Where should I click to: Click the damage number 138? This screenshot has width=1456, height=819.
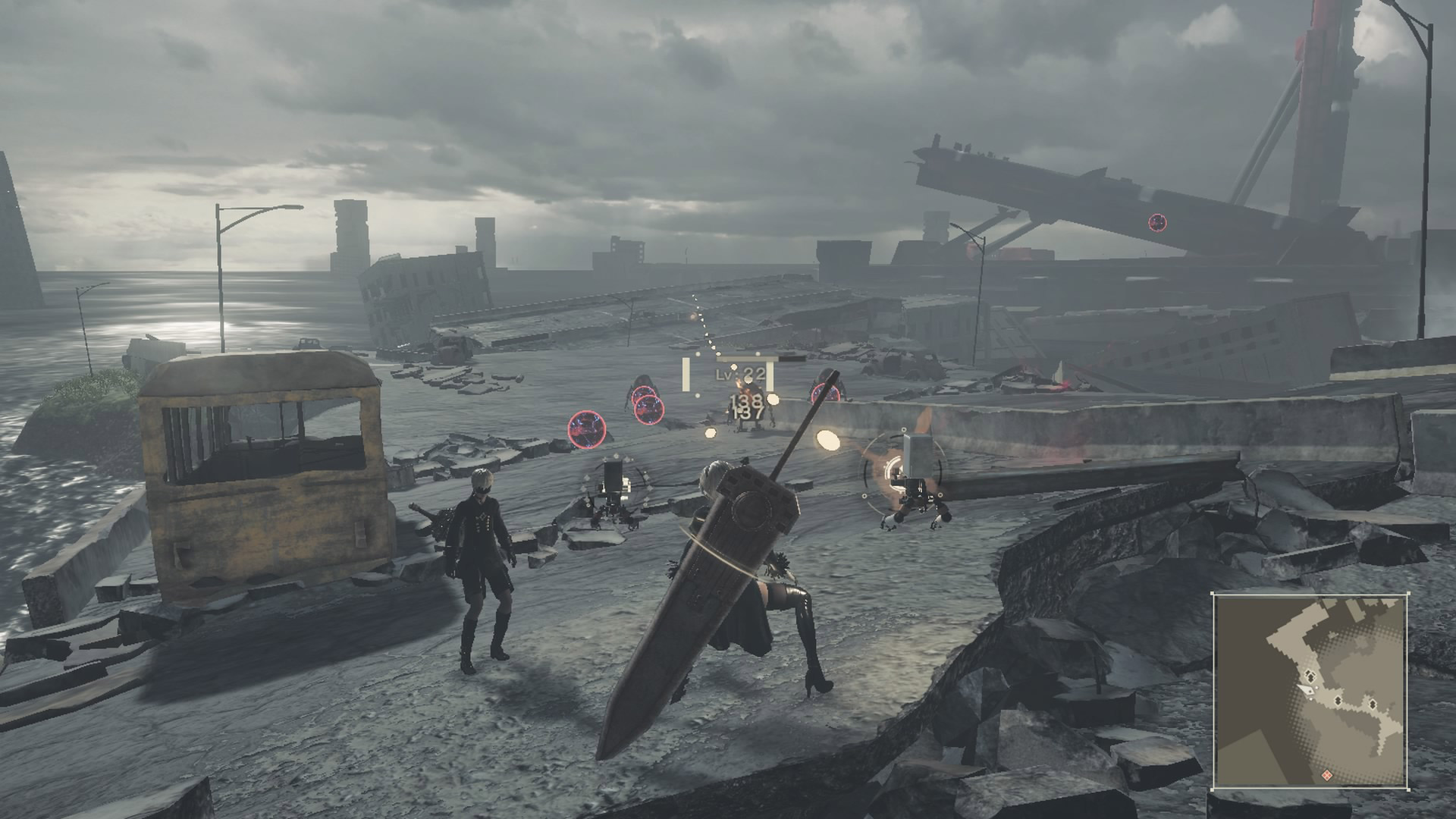pos(745,400)
